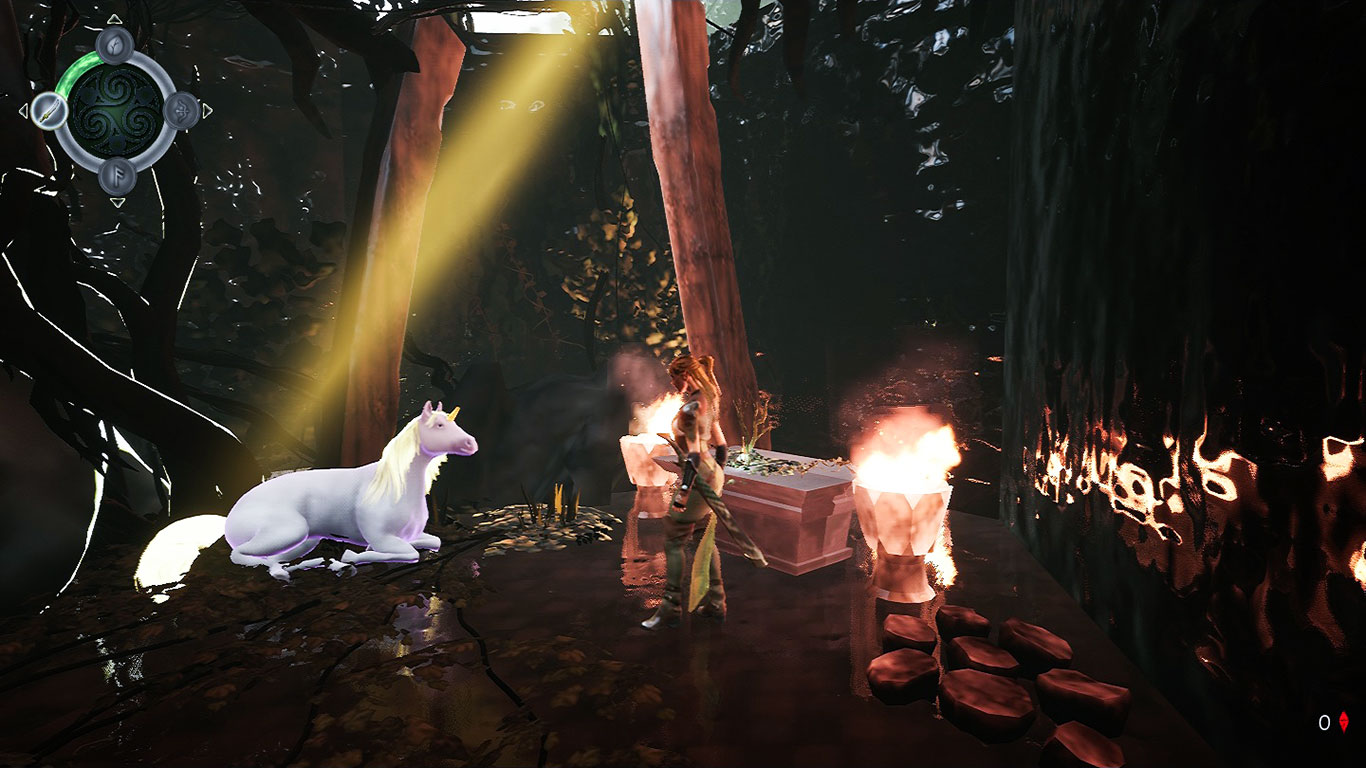This screenshot has width=1366, height=768.
Task: Choose the leaf ability slot
Action: tap(116, 45)
